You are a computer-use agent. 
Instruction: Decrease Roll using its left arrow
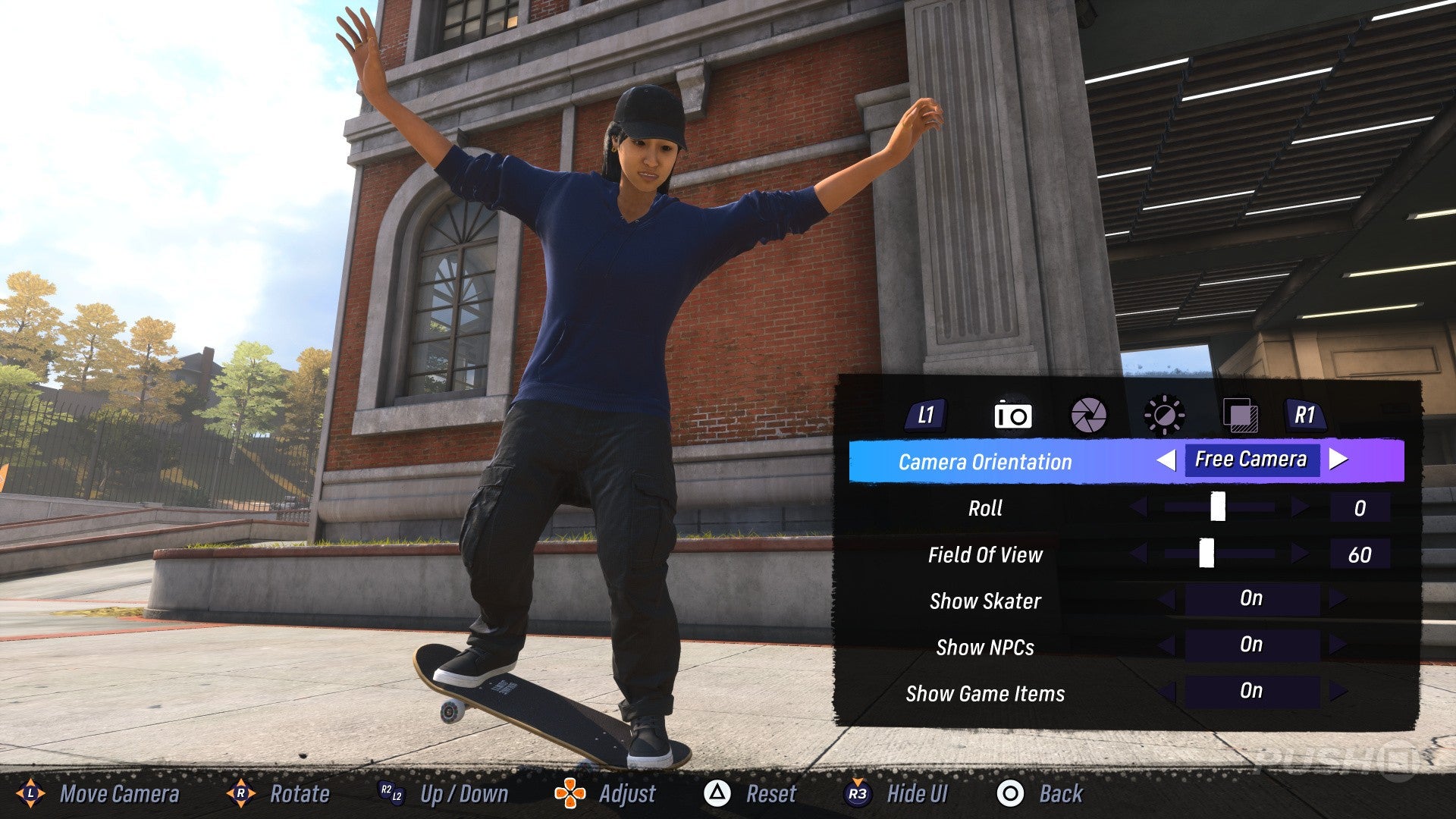pos(1137,508)
